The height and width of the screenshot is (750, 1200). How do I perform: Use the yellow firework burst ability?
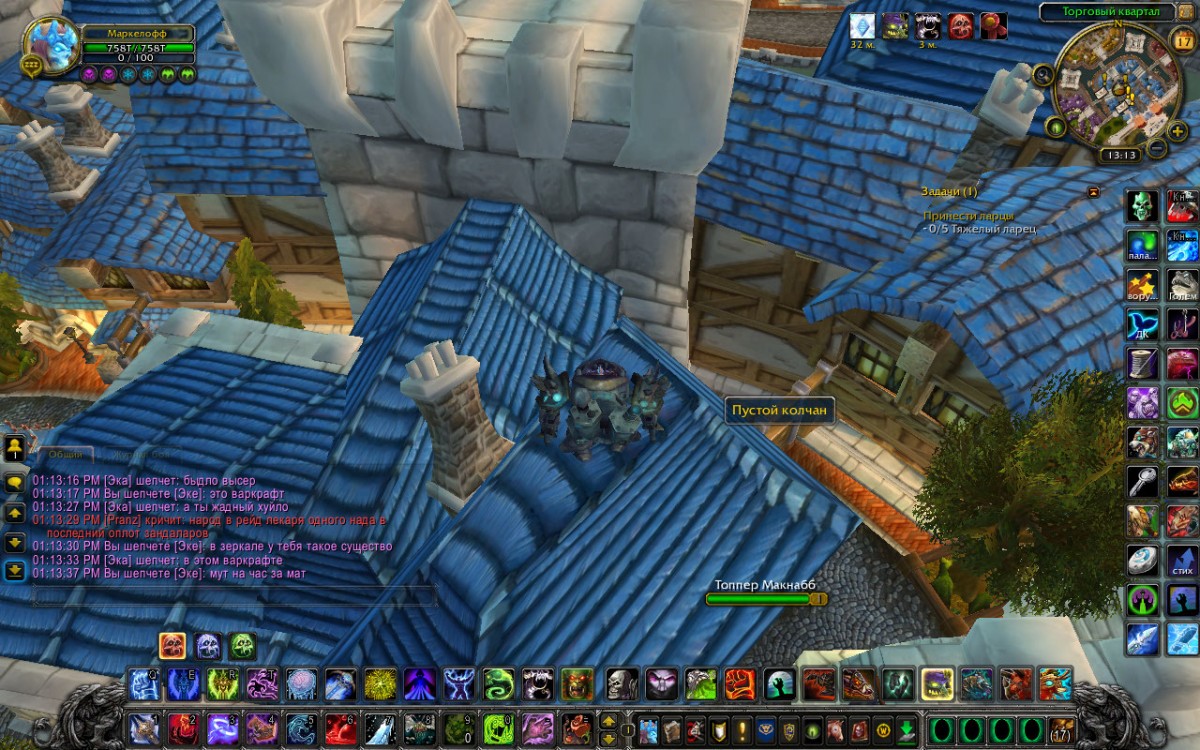point(378,684)
